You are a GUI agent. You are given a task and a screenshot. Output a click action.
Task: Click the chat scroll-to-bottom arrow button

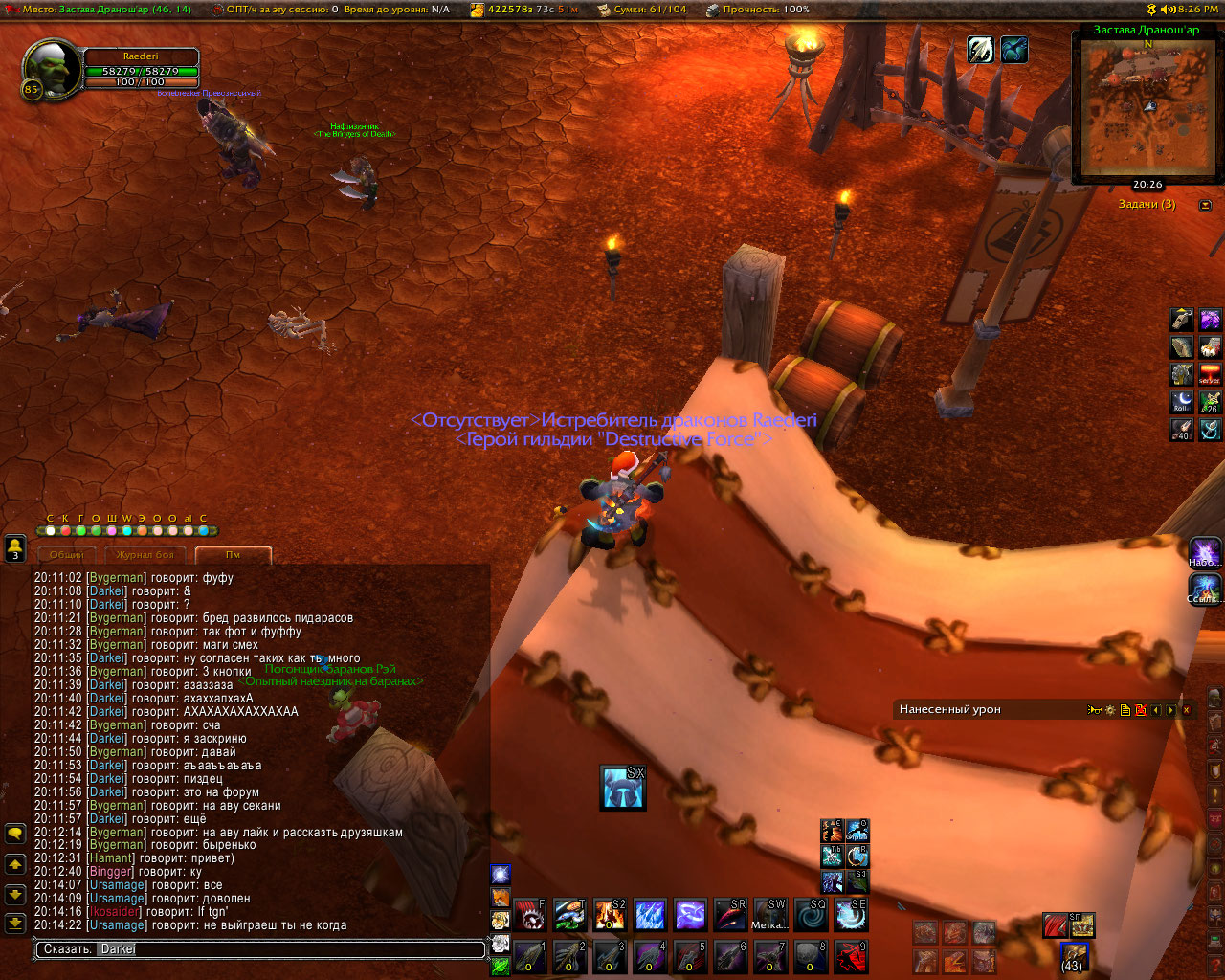click(15, 924)
